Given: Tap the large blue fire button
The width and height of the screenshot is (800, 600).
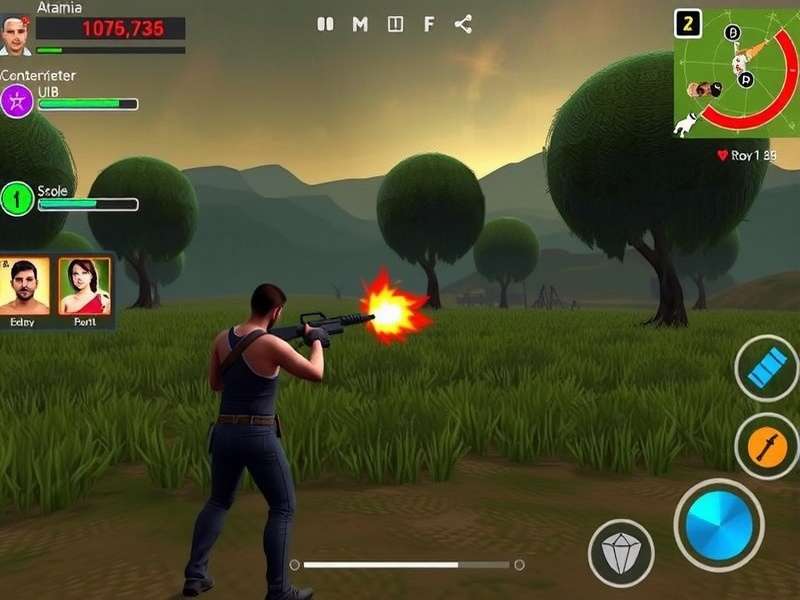Looking at the screenshot, I should [x=718, y=524].
